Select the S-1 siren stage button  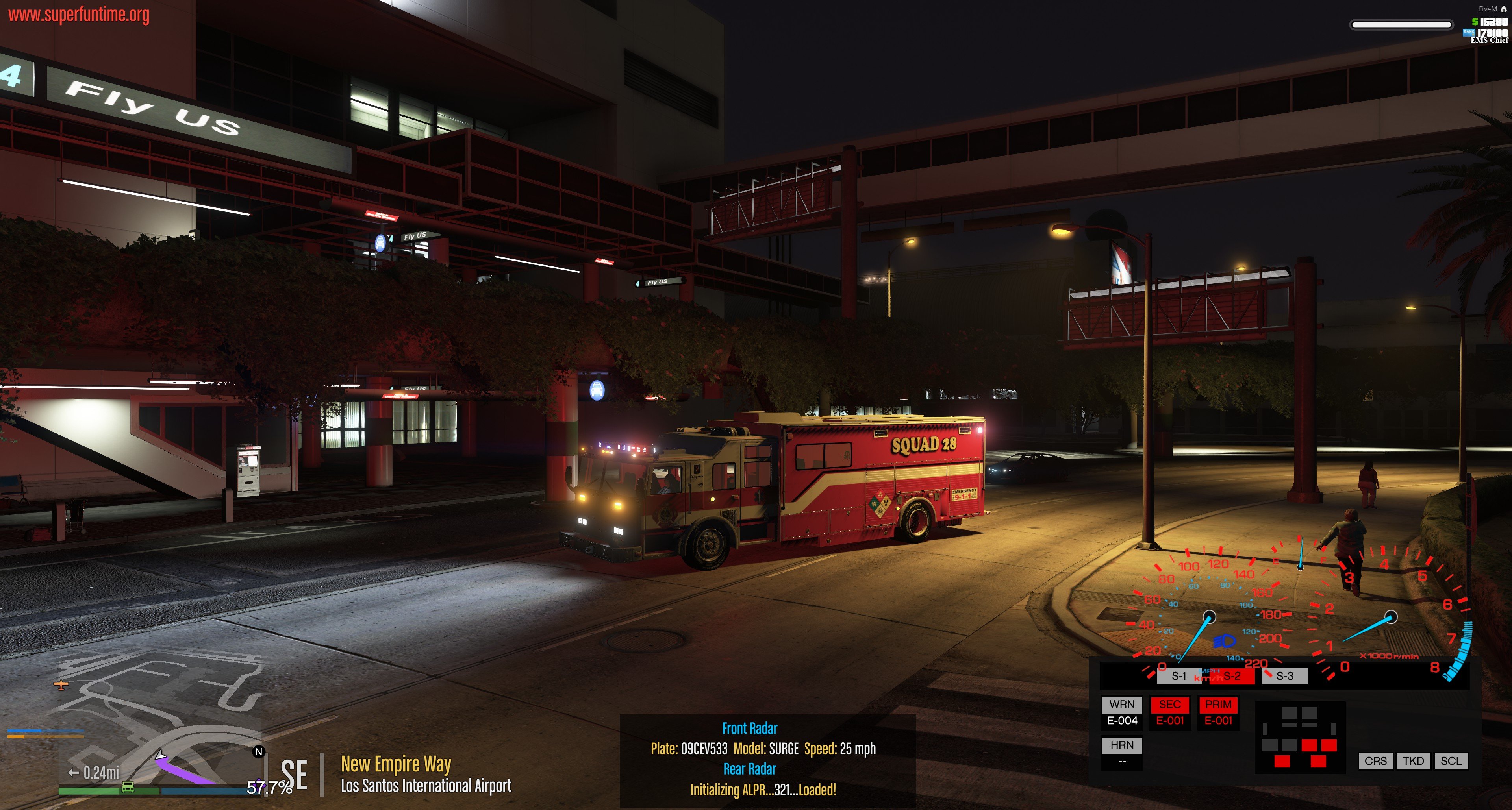1178,676
